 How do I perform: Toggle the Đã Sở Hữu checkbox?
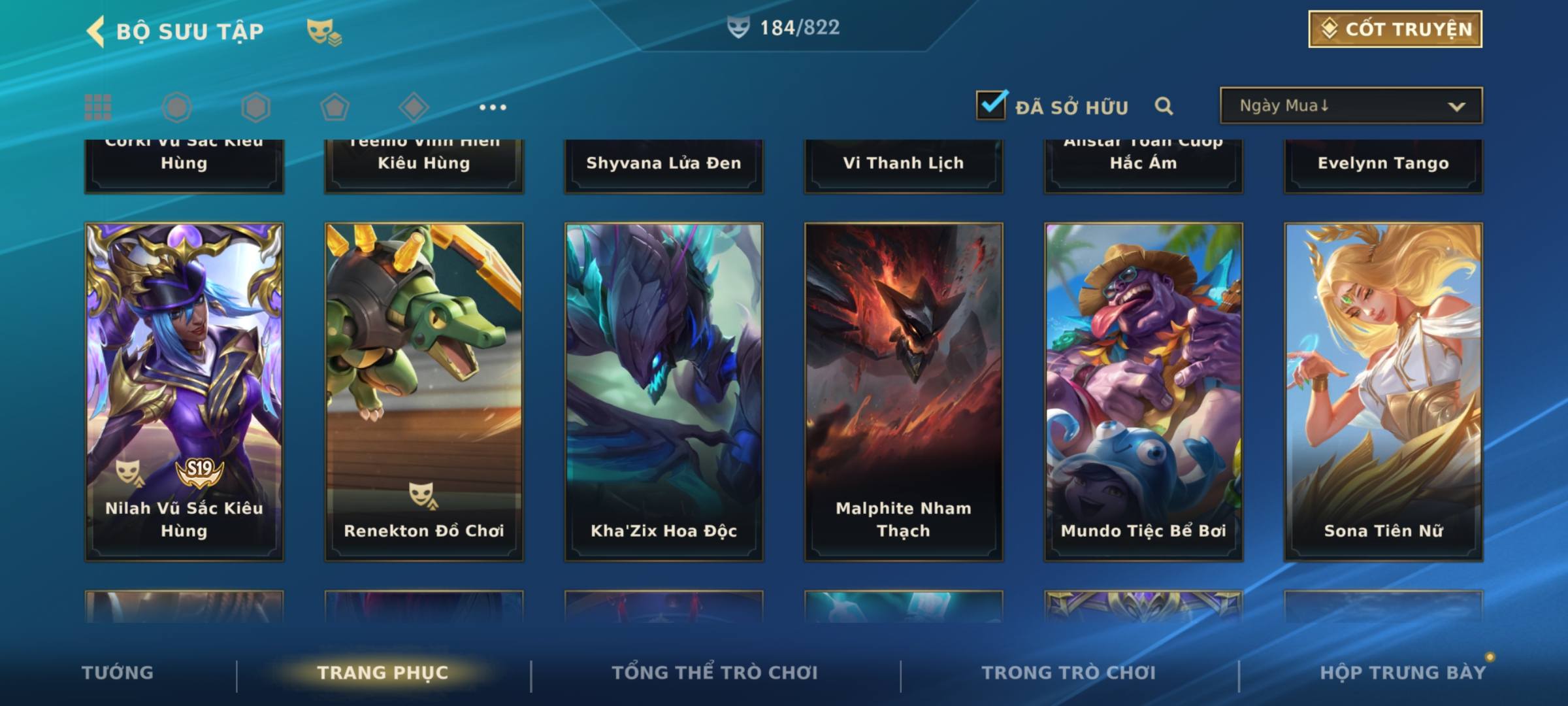click(x=991, y=105)
